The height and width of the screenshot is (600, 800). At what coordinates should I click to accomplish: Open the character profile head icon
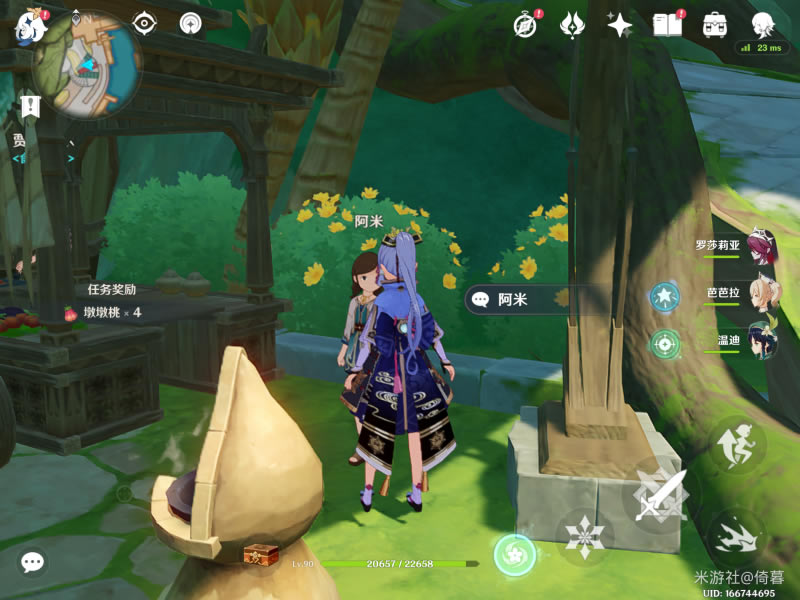click(x=764, y=24)
